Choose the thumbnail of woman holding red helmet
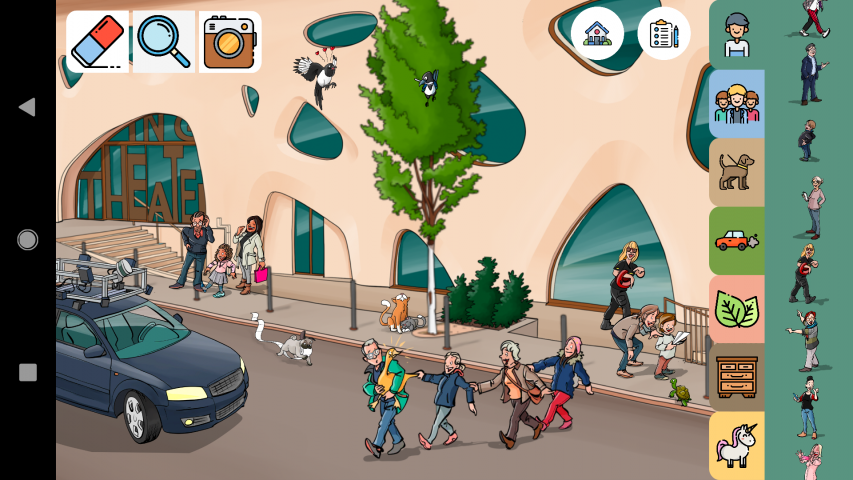This screenshot has width=853, height=480. 805,273
